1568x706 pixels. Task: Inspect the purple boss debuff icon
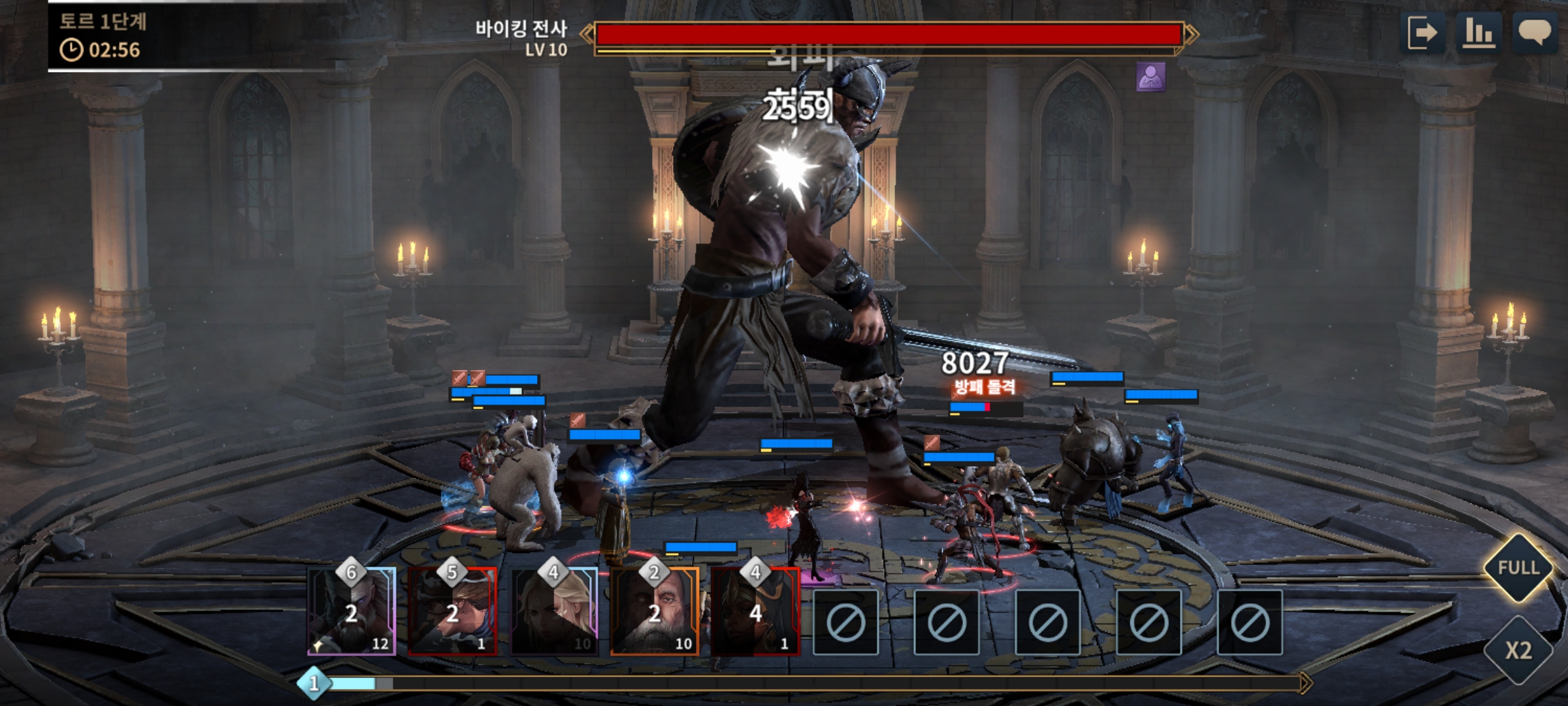(1151, 77)
